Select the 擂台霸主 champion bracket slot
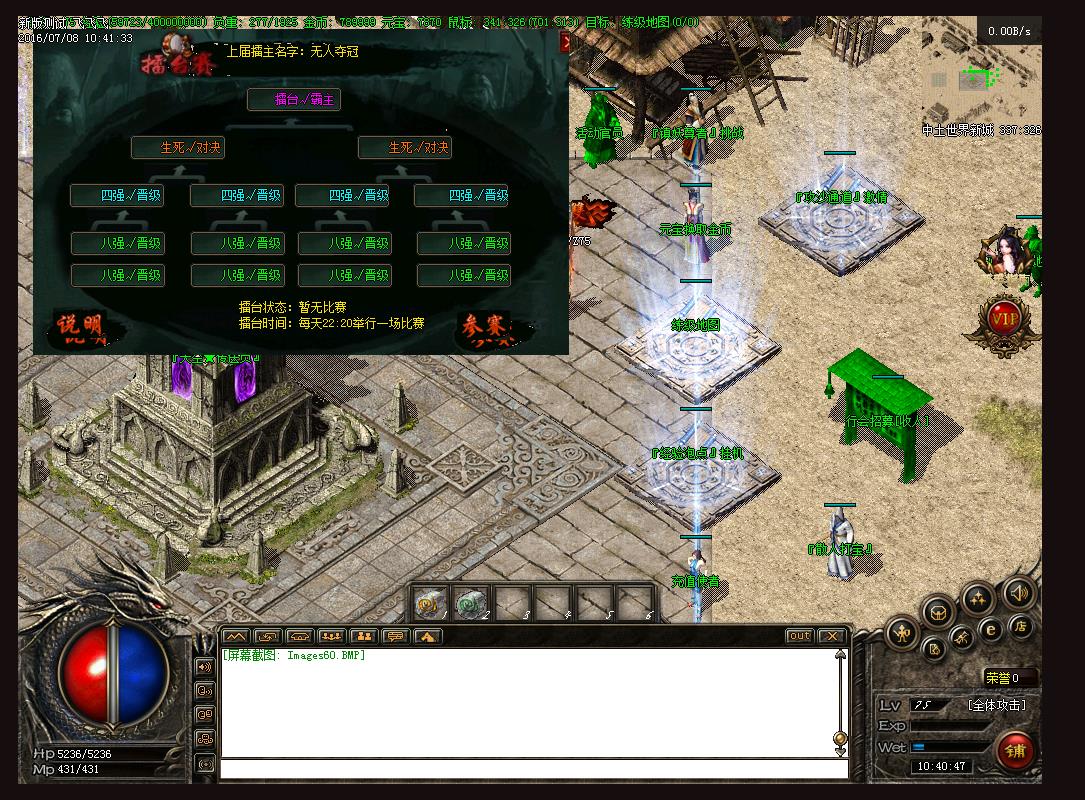Viewport: 1085px width, 800px height. point(294,100)
